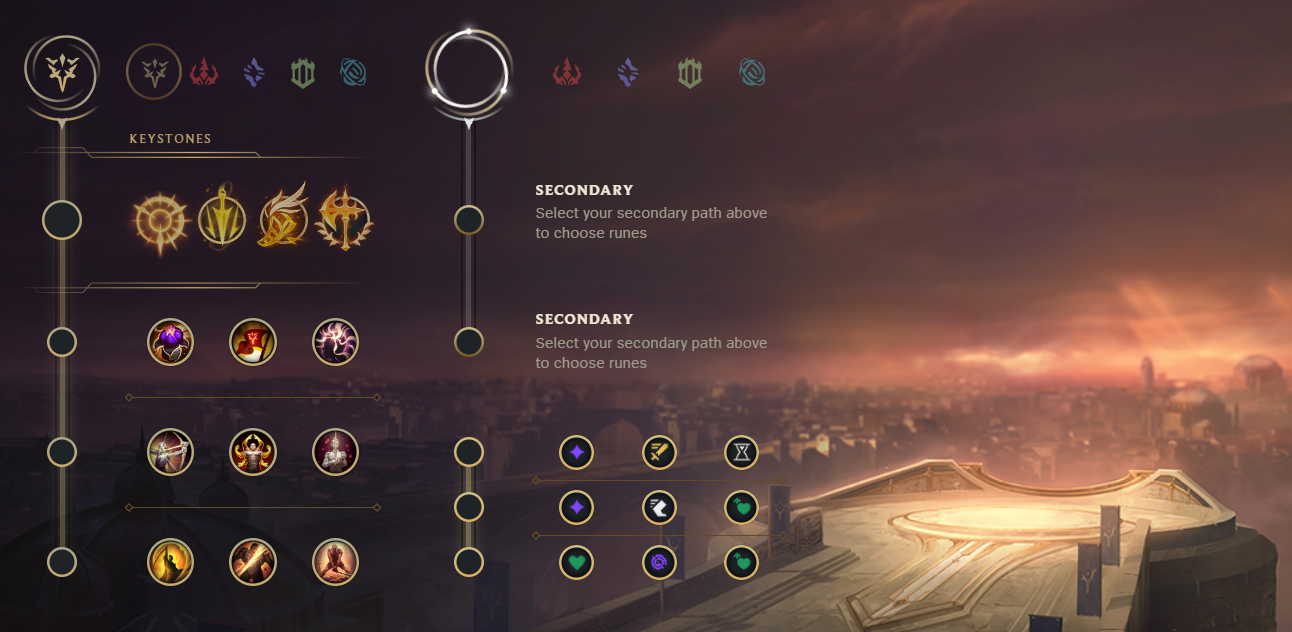Select the Last Stand rune
Screen dimensions: 1292x632
coord(335,562)
